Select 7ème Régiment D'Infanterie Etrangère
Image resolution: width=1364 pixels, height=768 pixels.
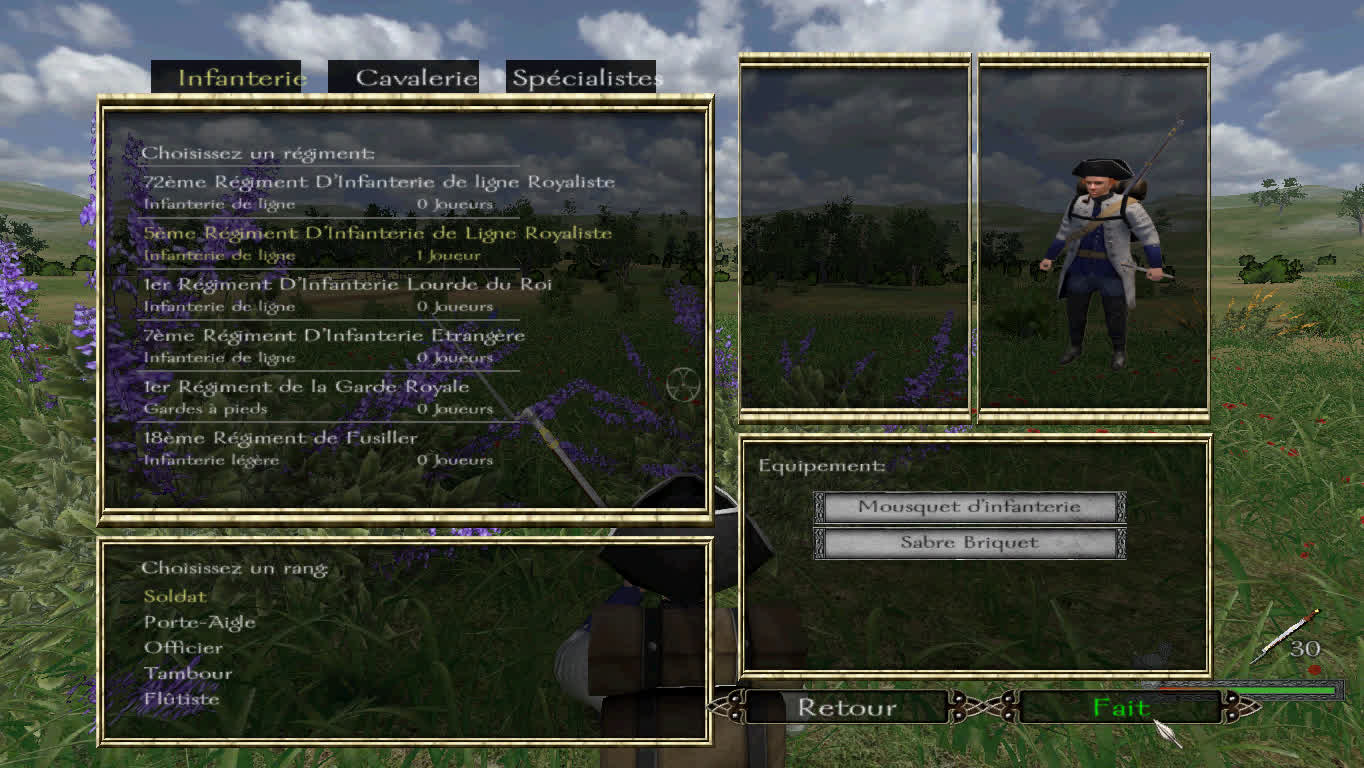(334, 335)
